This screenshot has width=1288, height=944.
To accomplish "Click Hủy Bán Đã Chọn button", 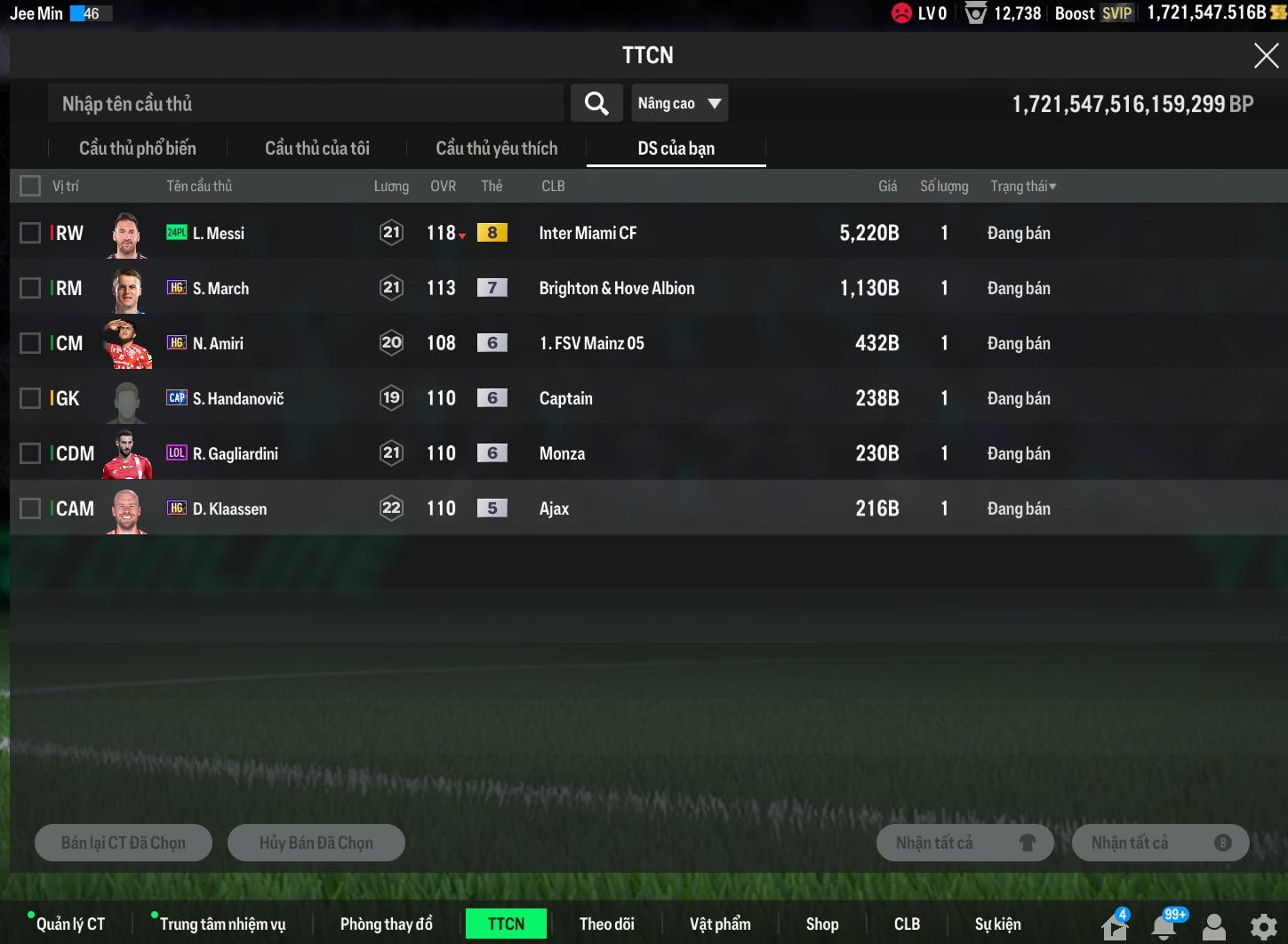I will 316,843.
